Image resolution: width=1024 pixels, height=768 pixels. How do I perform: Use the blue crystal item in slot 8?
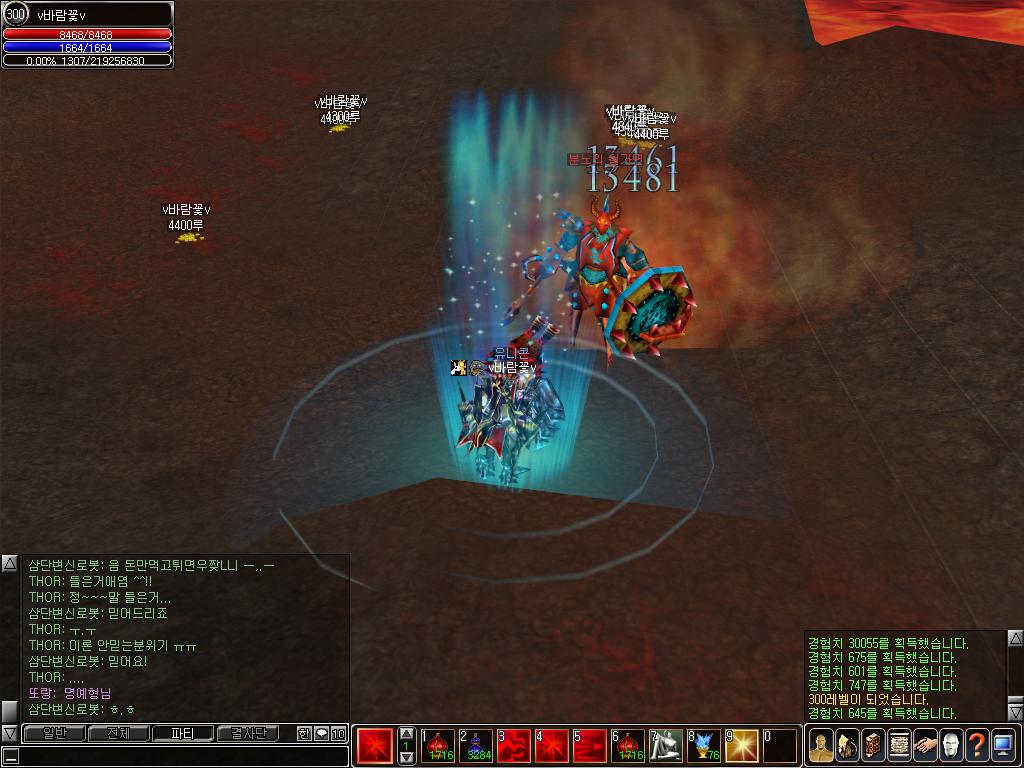point(704,745)
